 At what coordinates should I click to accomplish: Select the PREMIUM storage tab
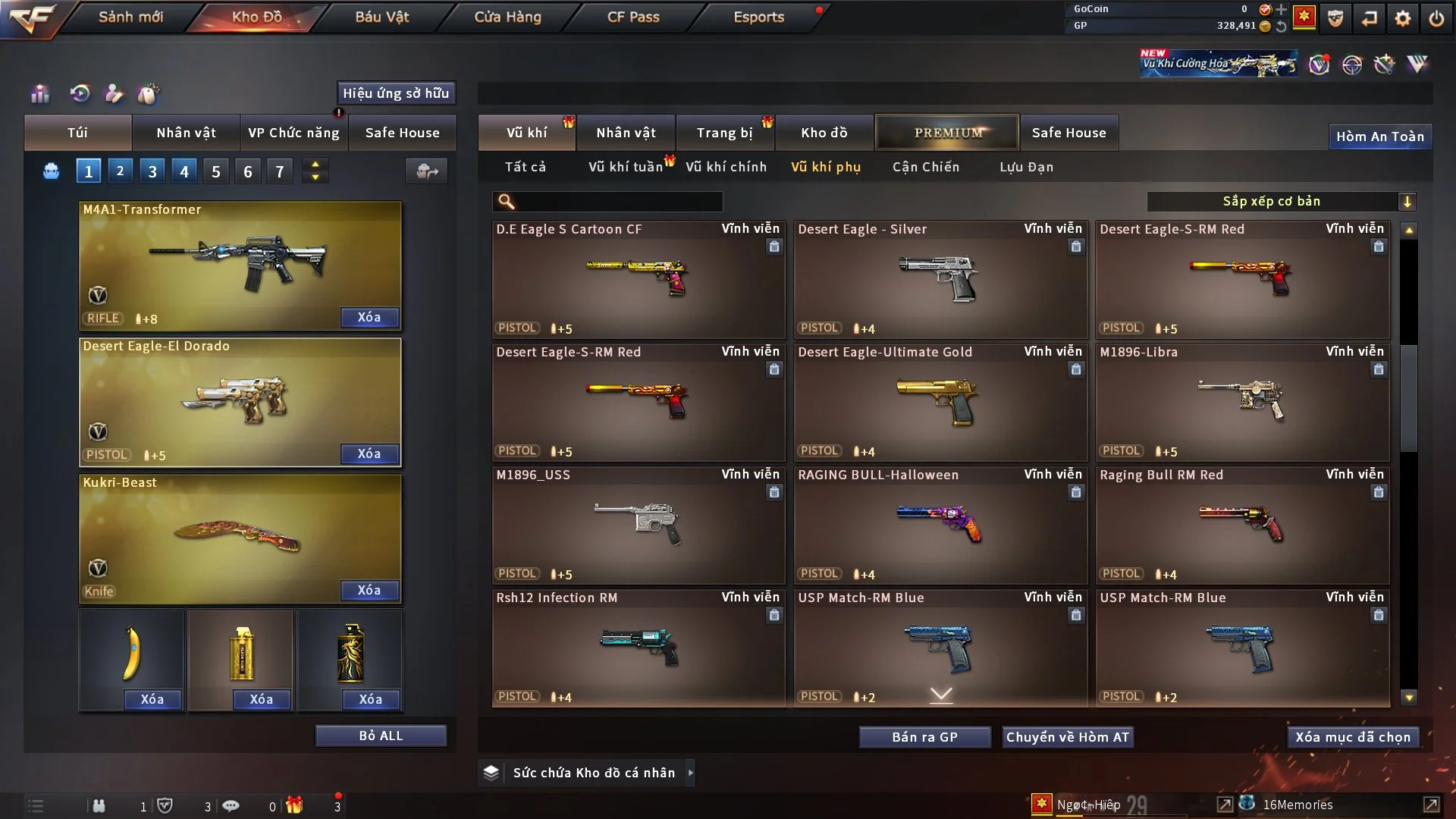947,133
